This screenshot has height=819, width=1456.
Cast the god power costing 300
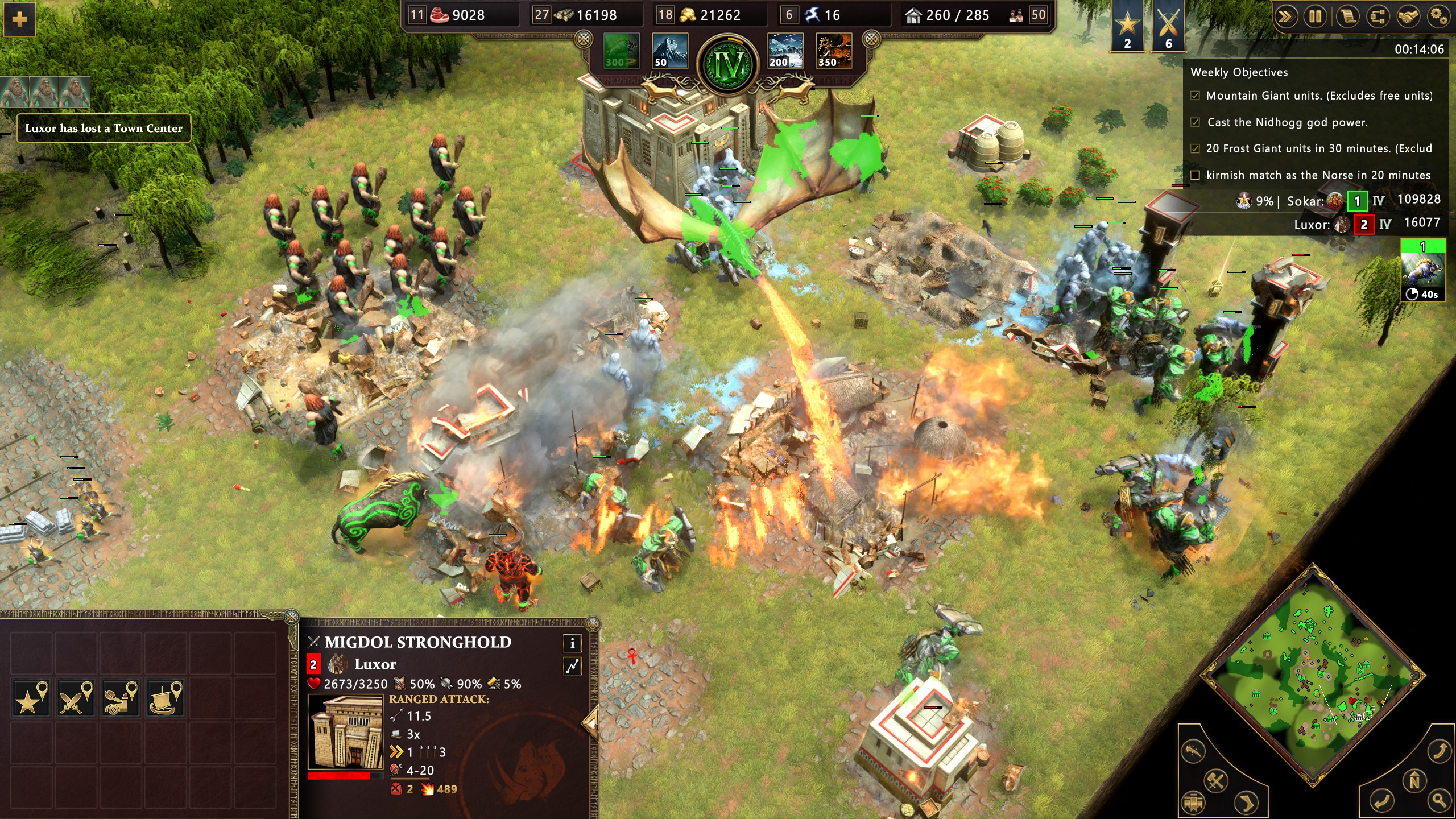tap(621, 51)
